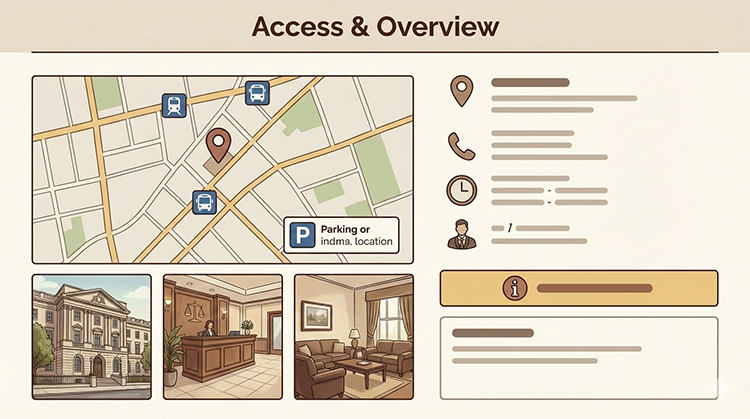Click the yellow information banner button

click(x=579, y=288)
